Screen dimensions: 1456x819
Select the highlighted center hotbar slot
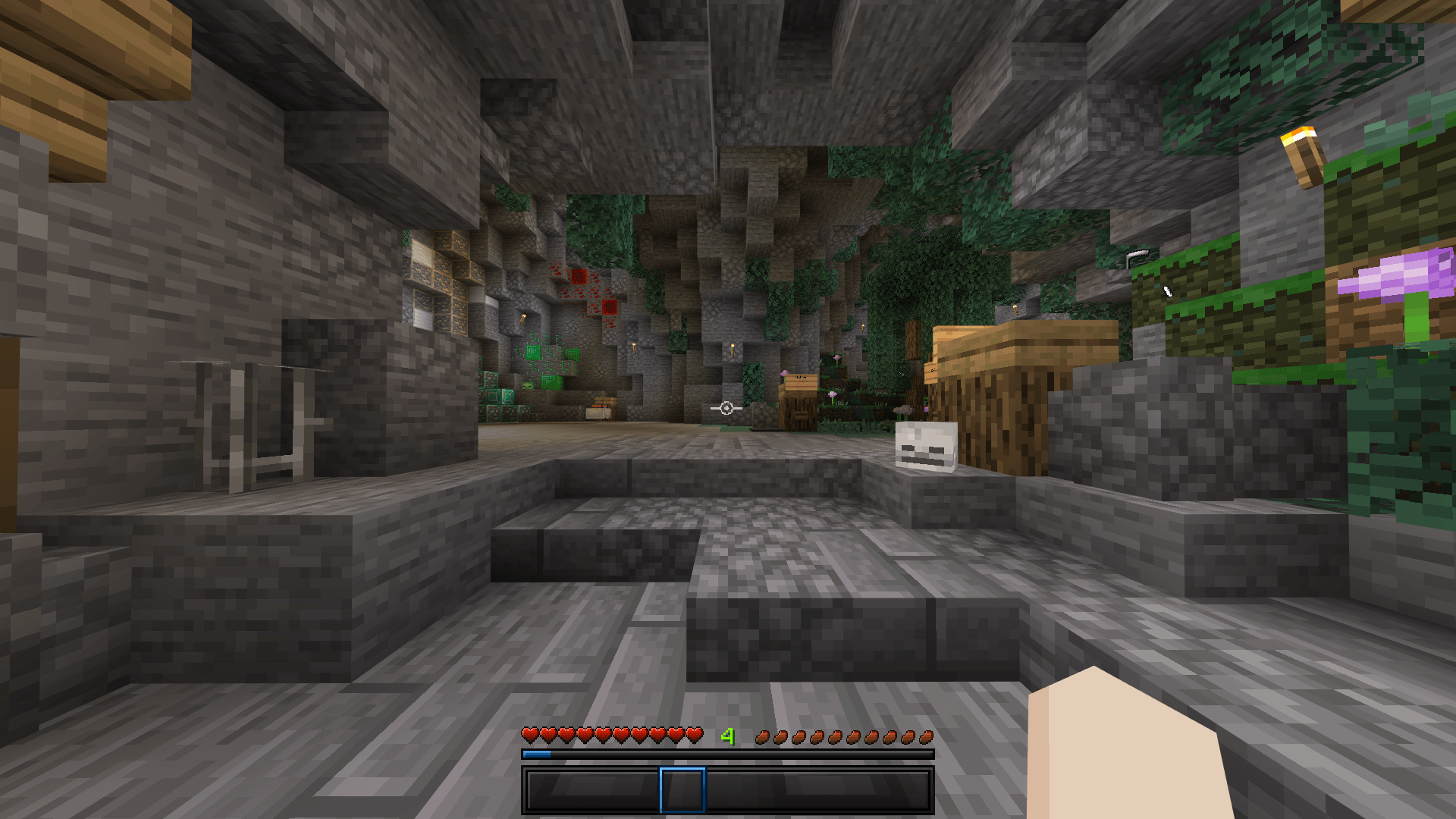coord(682,789)
